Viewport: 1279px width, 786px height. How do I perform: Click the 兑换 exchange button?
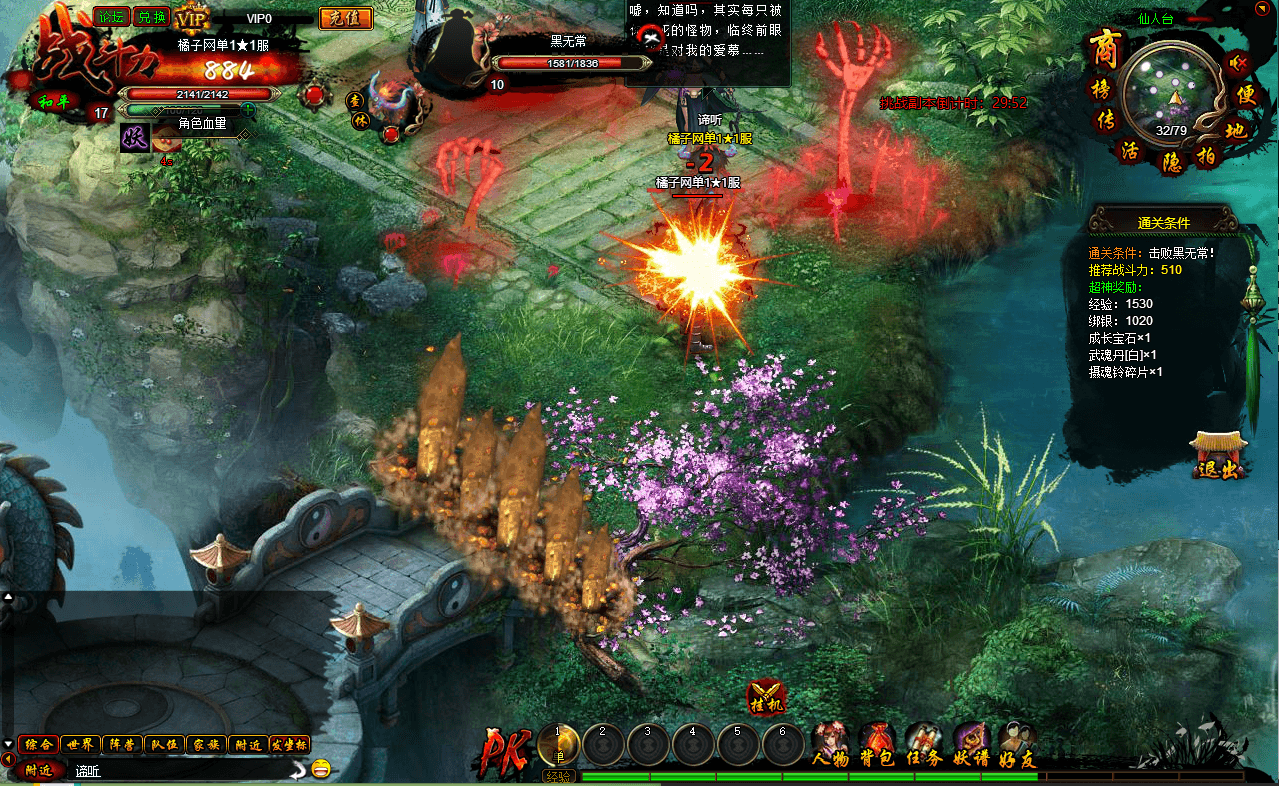pyautogui.click(x=152, y=16)
